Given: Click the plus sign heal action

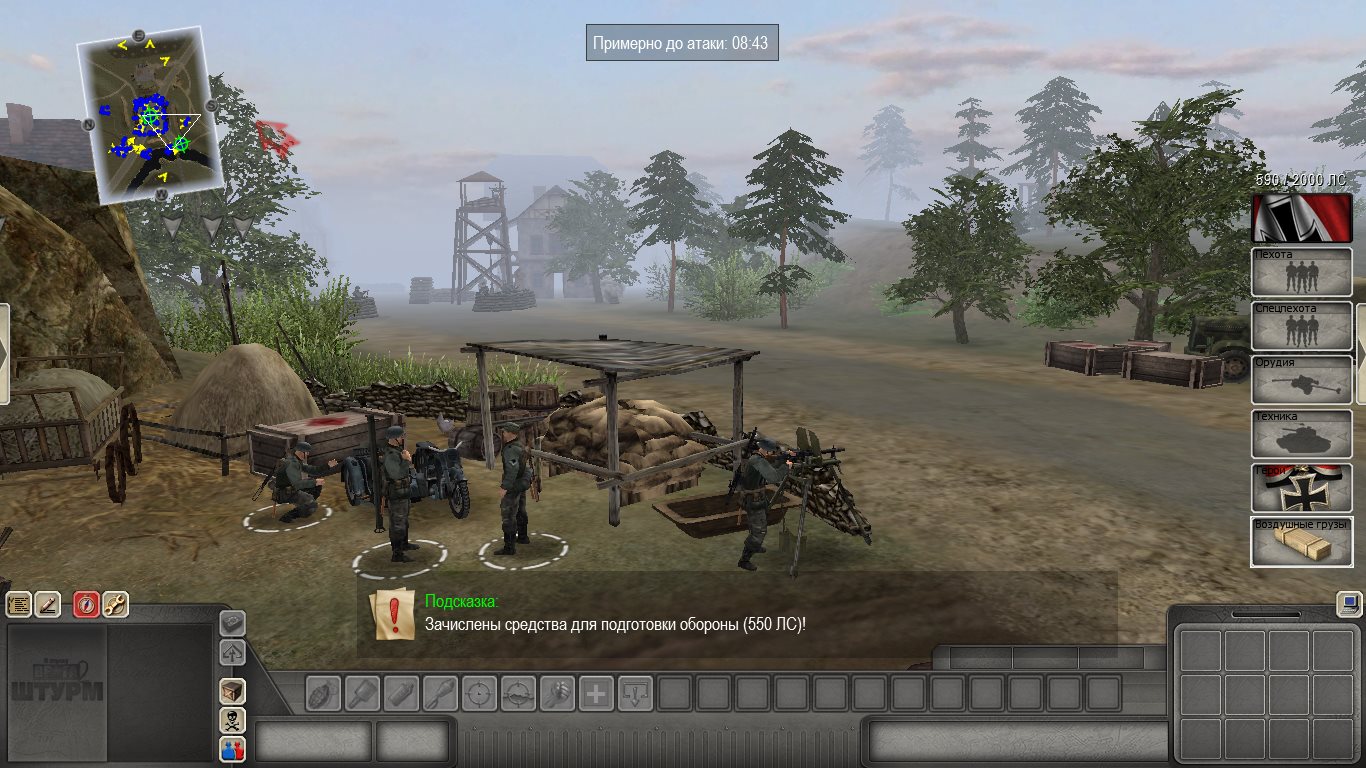Looking at the screenshot, I should pos(596,693).
